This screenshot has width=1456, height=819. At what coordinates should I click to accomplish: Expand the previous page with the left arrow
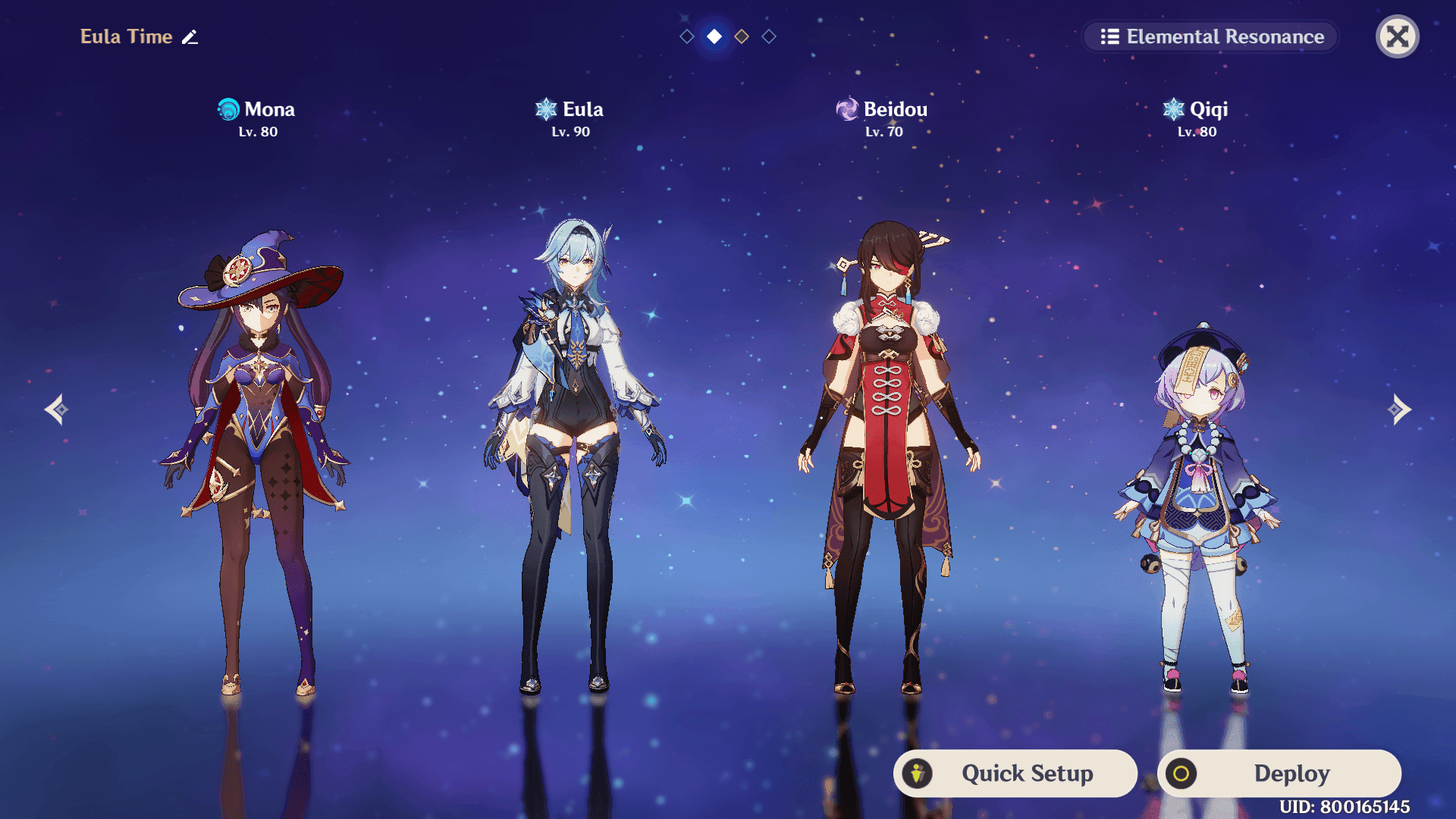[x=57, y=409]
